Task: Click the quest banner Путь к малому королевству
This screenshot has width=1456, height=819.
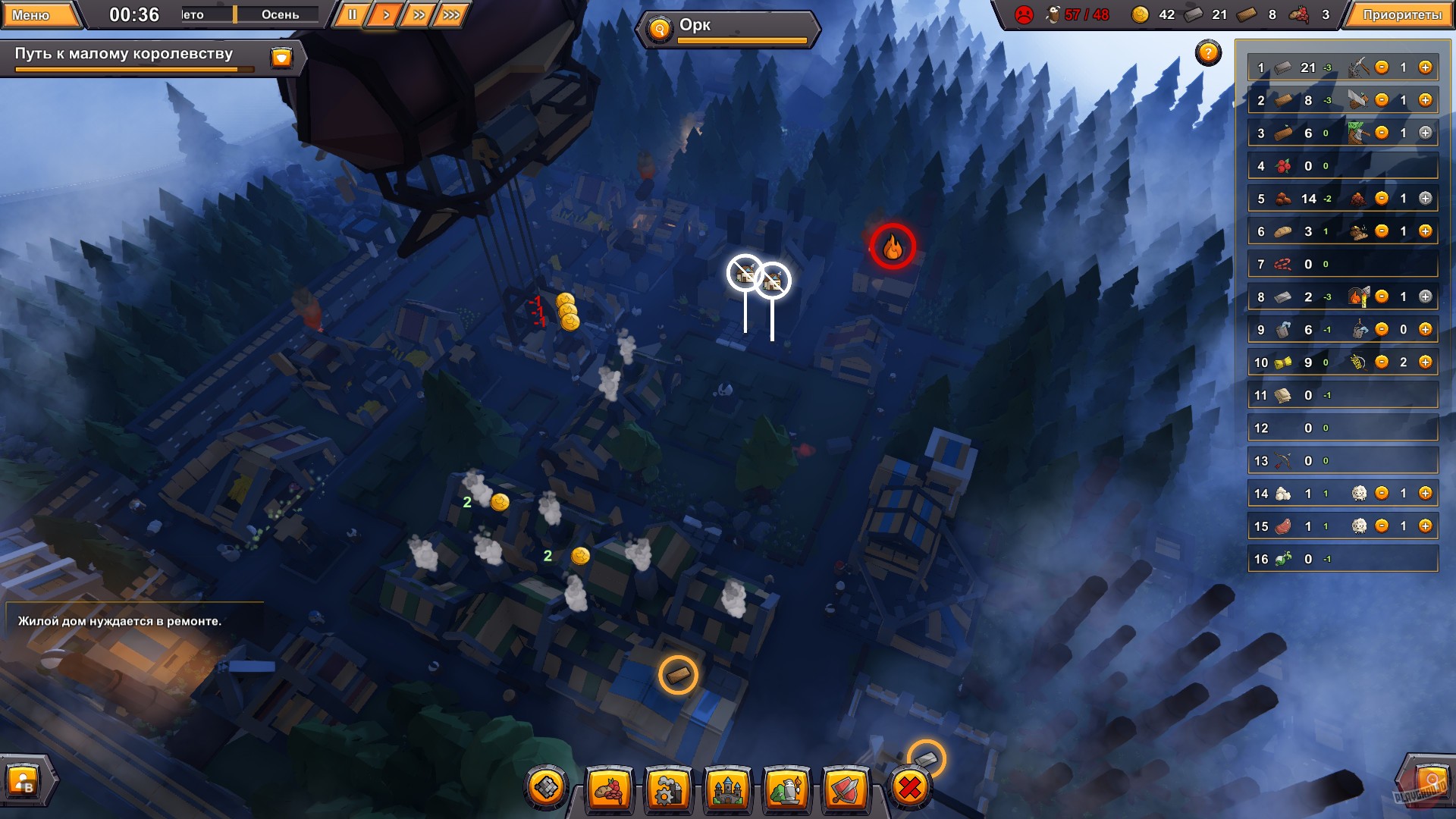Action: coord(125,54)
